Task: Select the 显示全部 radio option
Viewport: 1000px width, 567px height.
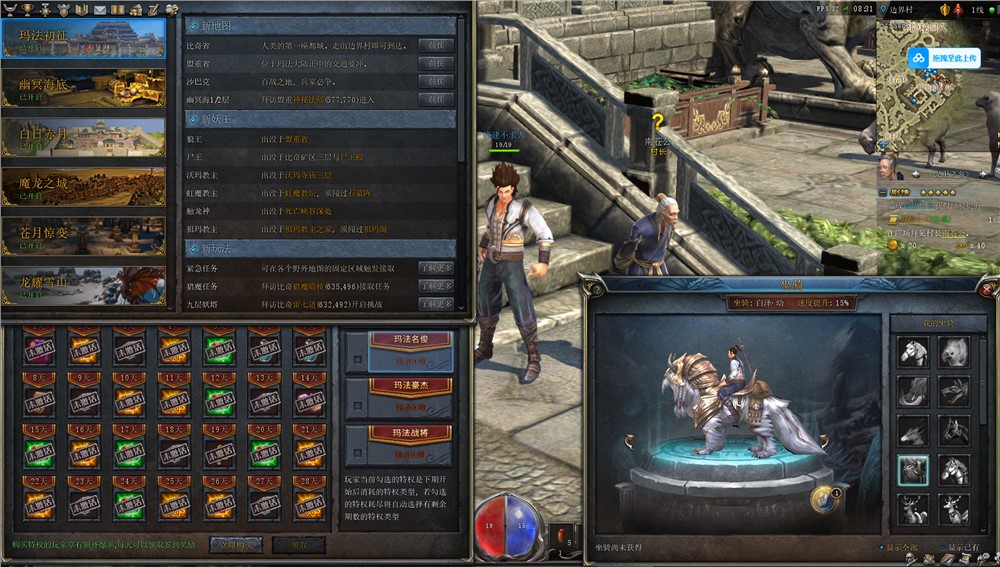Action: (x=882, y=547)
